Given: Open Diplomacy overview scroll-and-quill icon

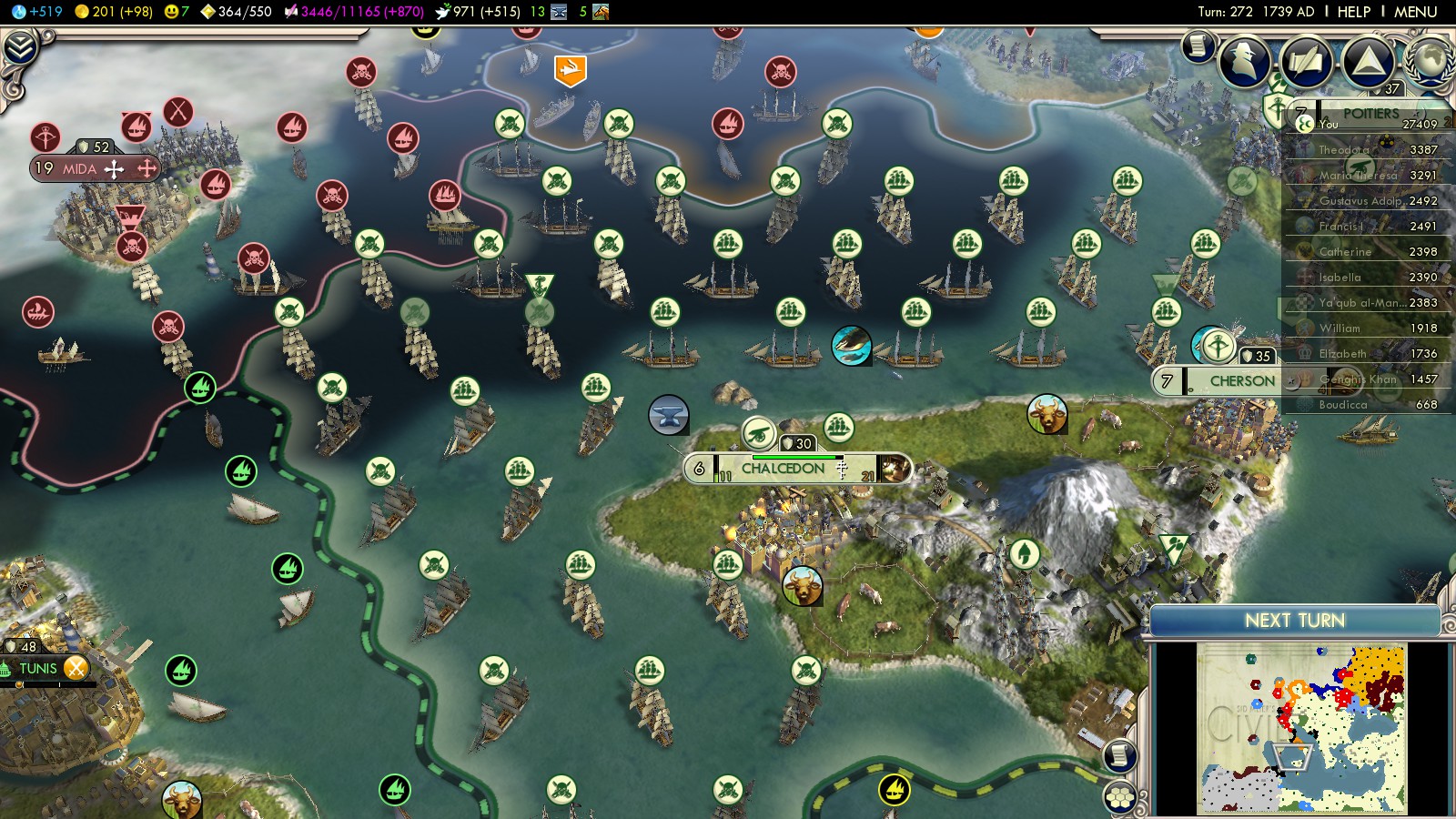Looking at the screenshot, I should 1306,61.
